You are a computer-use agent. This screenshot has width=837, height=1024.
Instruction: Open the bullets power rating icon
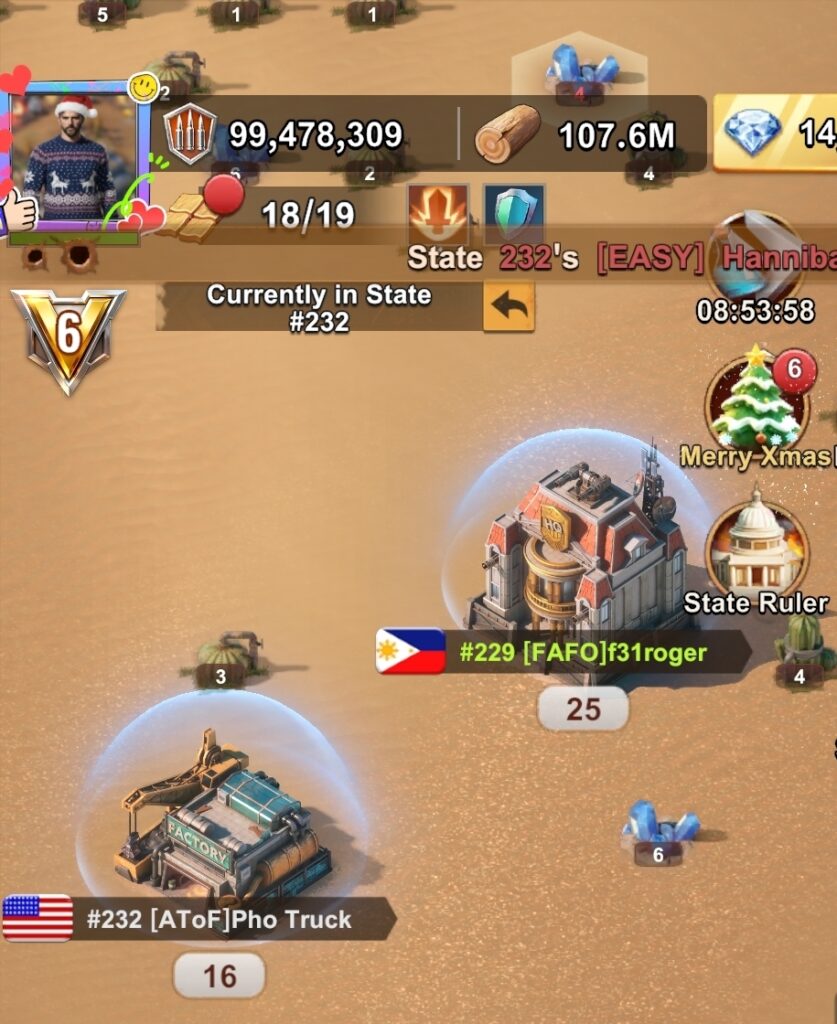(x=190, y=134)
